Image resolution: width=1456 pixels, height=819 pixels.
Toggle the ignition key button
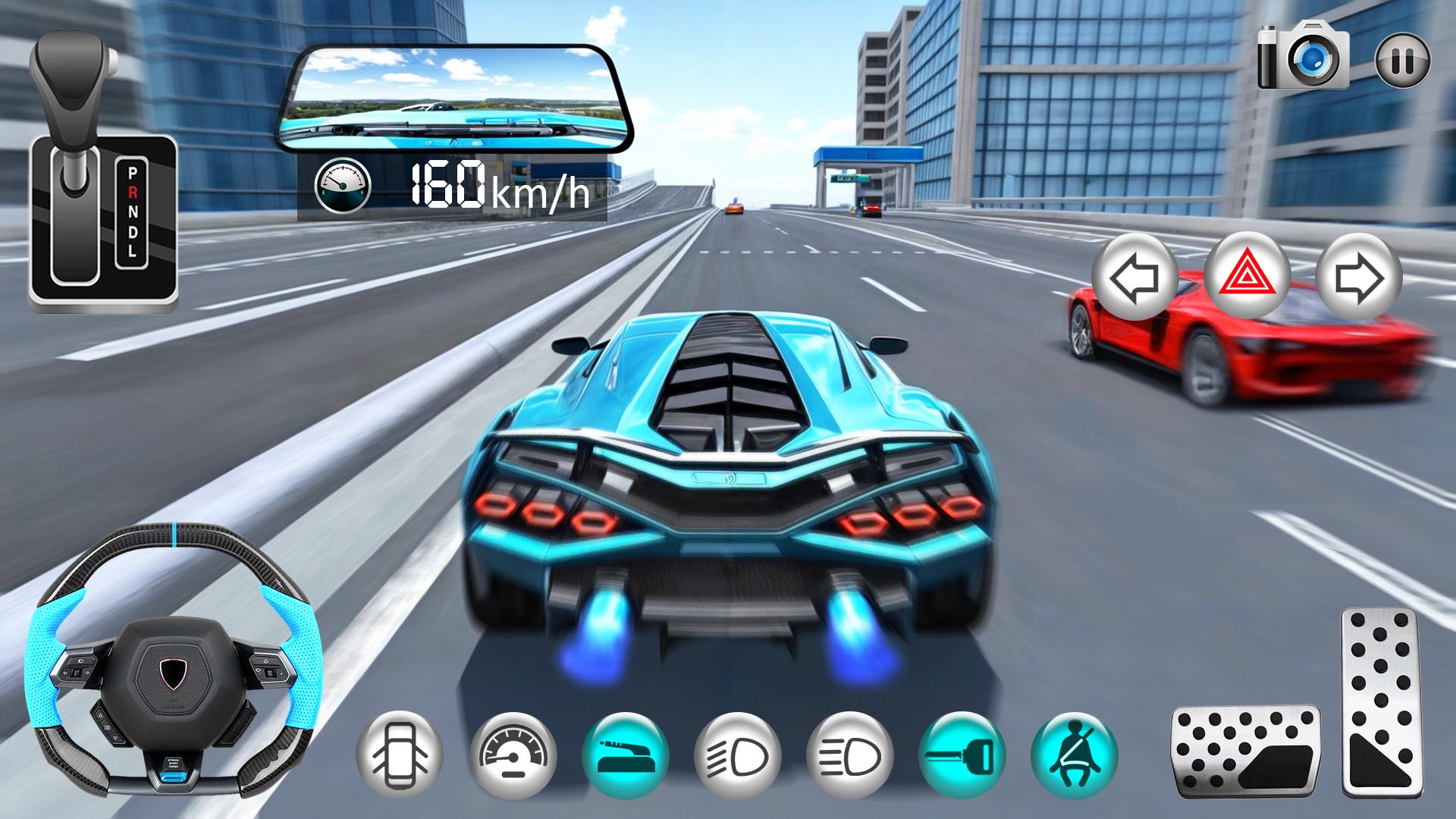[x=962, y=754]
